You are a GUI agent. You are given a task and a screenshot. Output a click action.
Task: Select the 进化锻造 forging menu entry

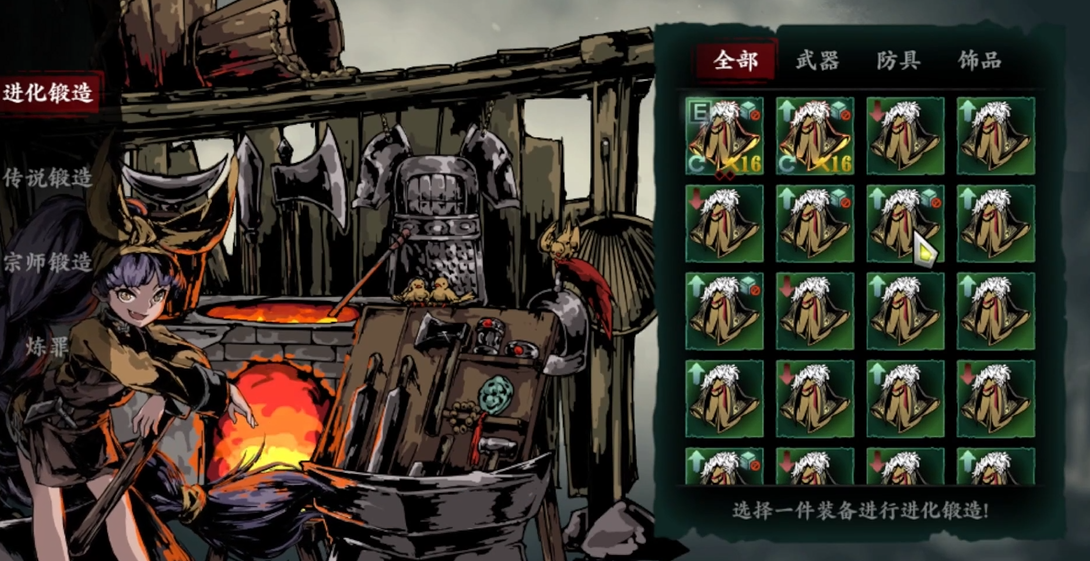[x=48, y=94]
